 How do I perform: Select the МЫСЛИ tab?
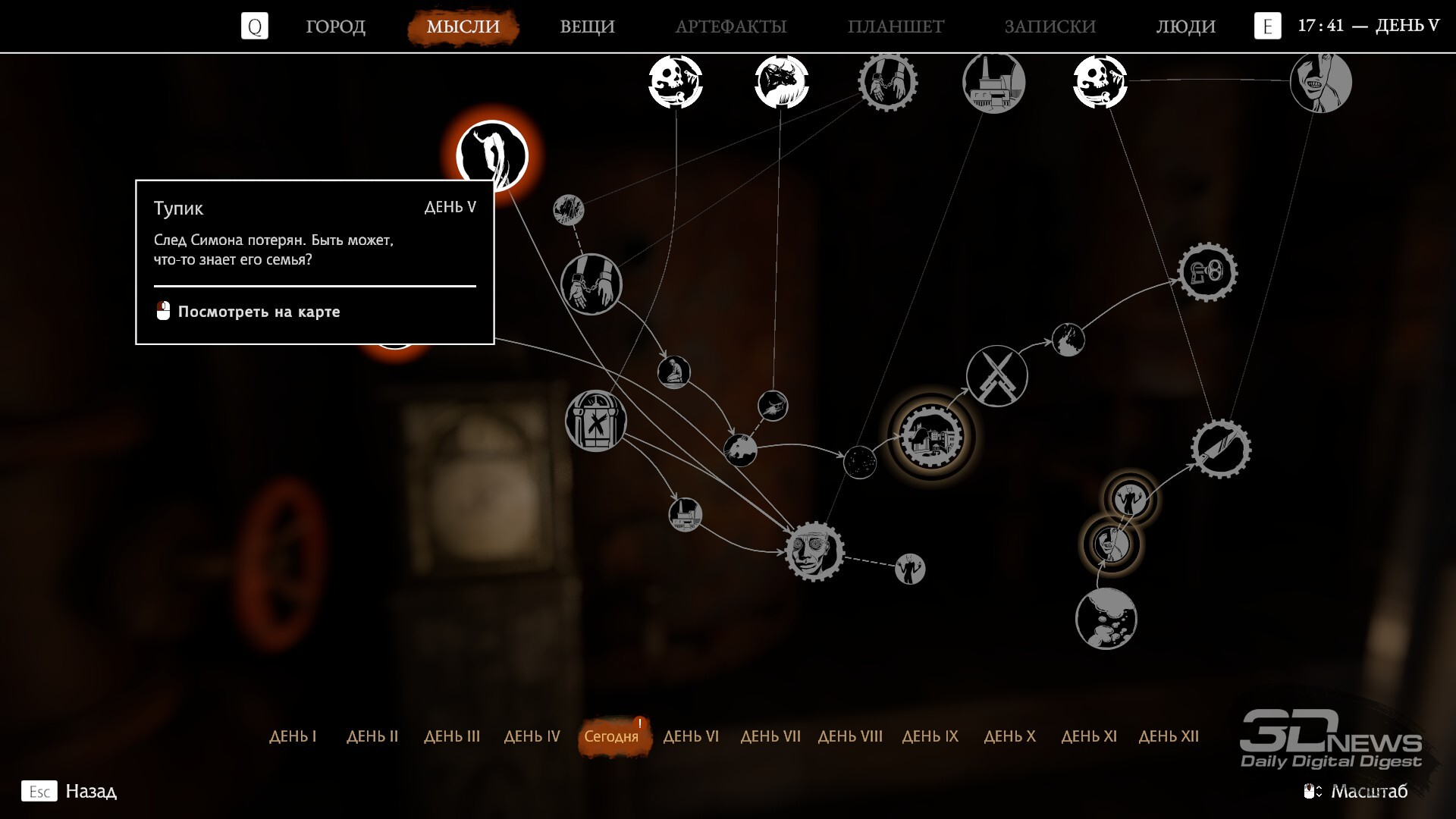pos(463,27)
